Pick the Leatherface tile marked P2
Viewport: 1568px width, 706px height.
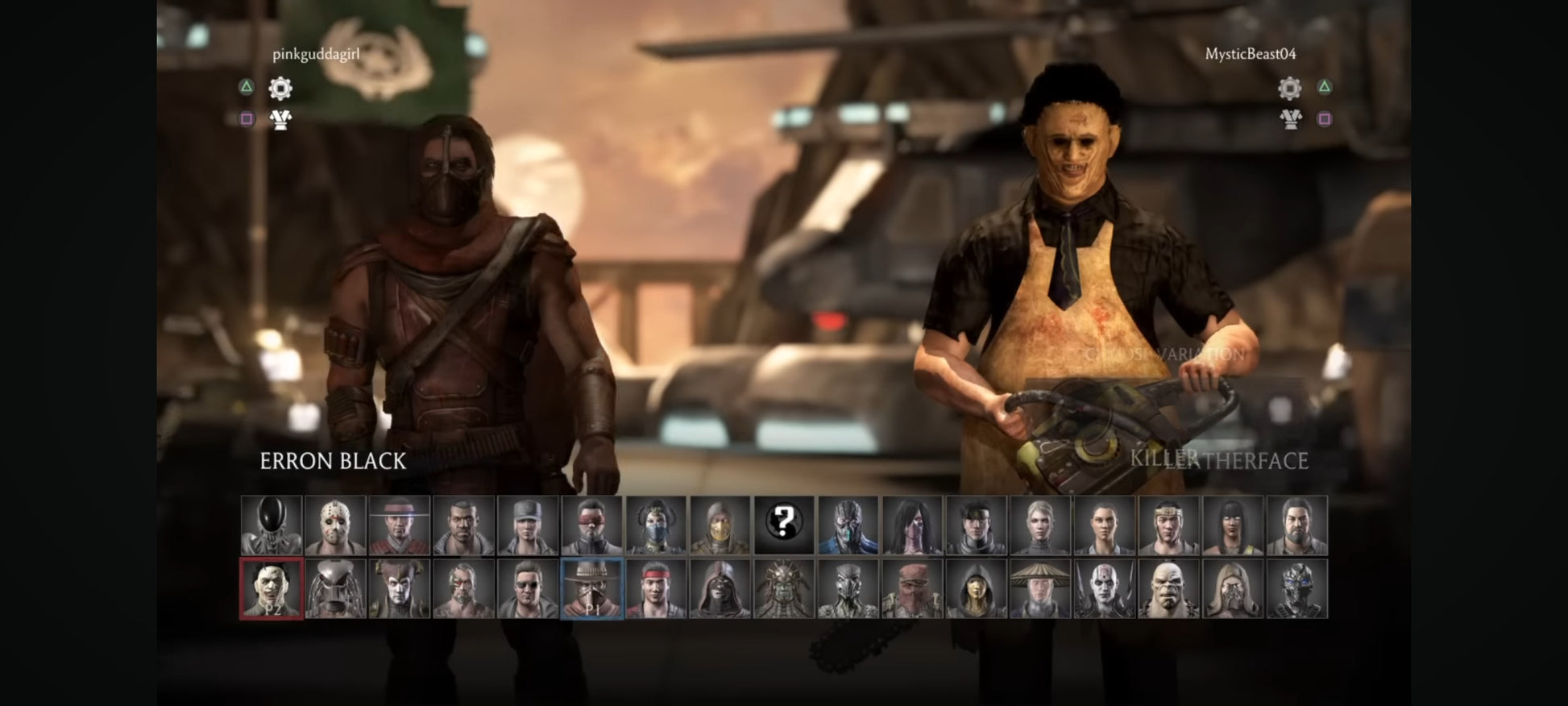pos(272,589)
